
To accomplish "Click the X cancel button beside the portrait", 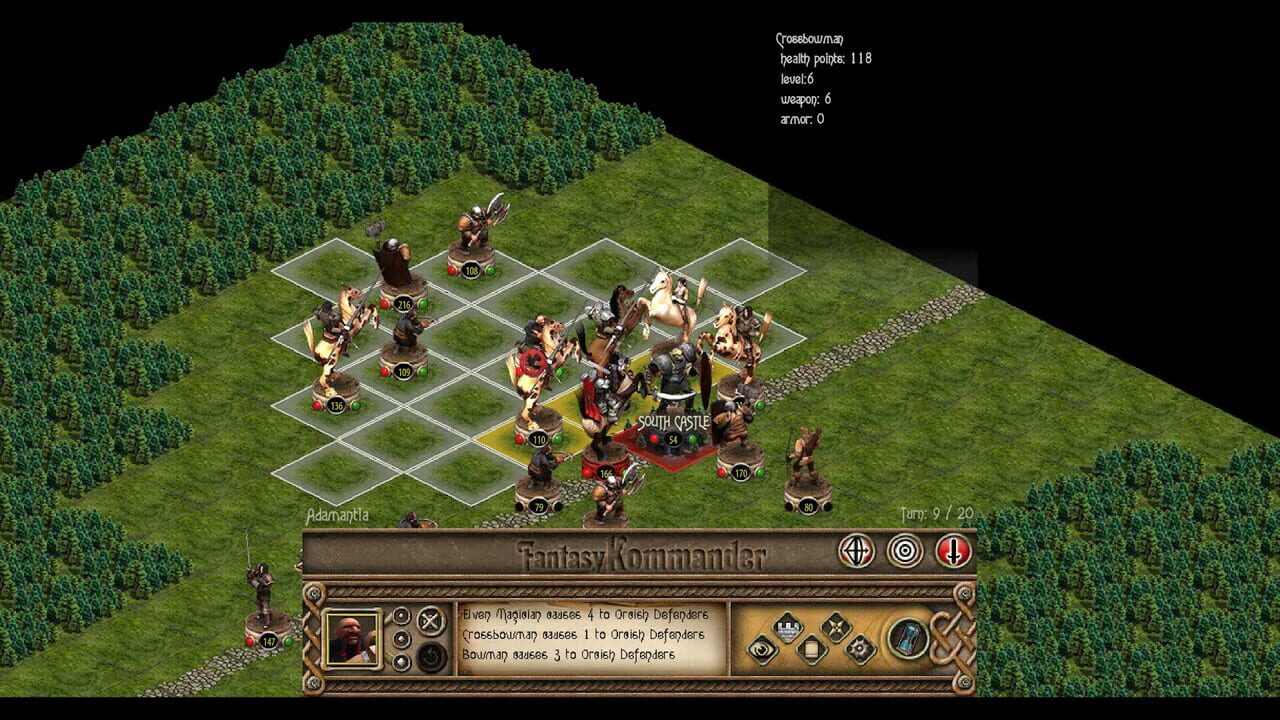I will (428, 620).
